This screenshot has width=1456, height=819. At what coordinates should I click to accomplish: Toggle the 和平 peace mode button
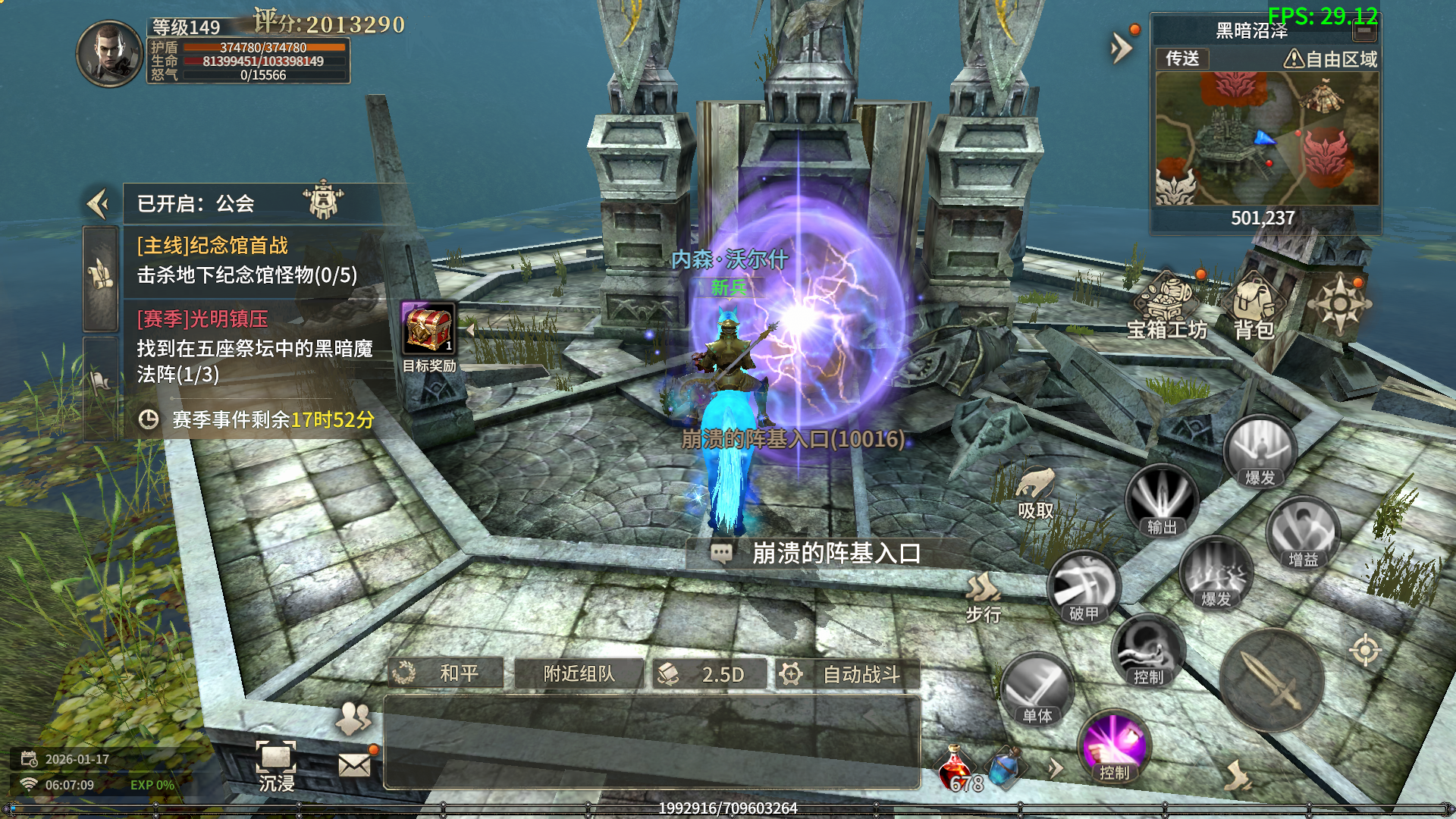(x=446, y=673)
